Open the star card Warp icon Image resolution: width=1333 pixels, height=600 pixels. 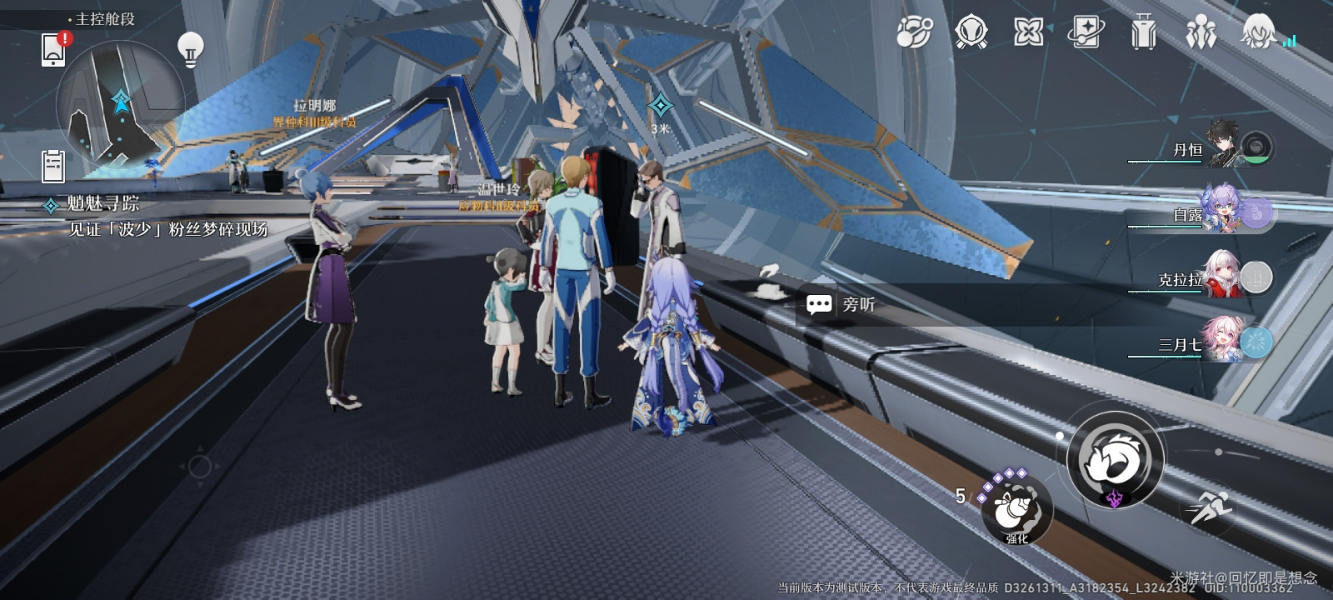coord(1086,33)
